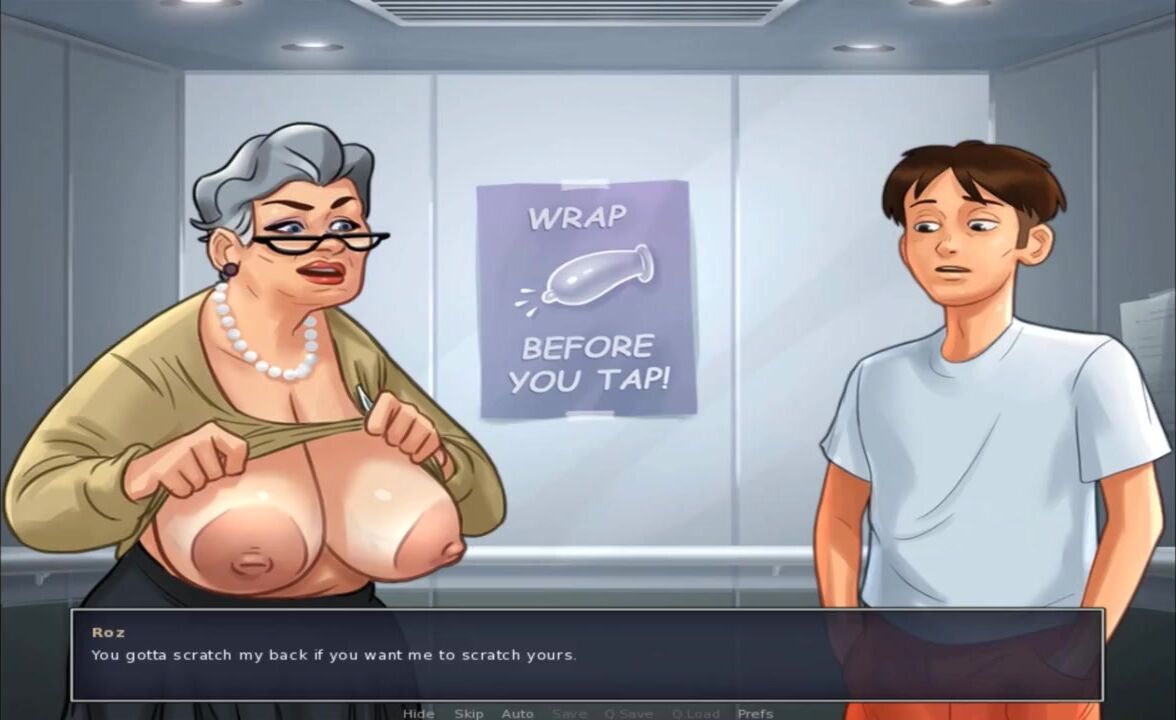Screen dimensions: 1176x720
Task: Enable Auto dialogue advance
Action: coord(517,713)
